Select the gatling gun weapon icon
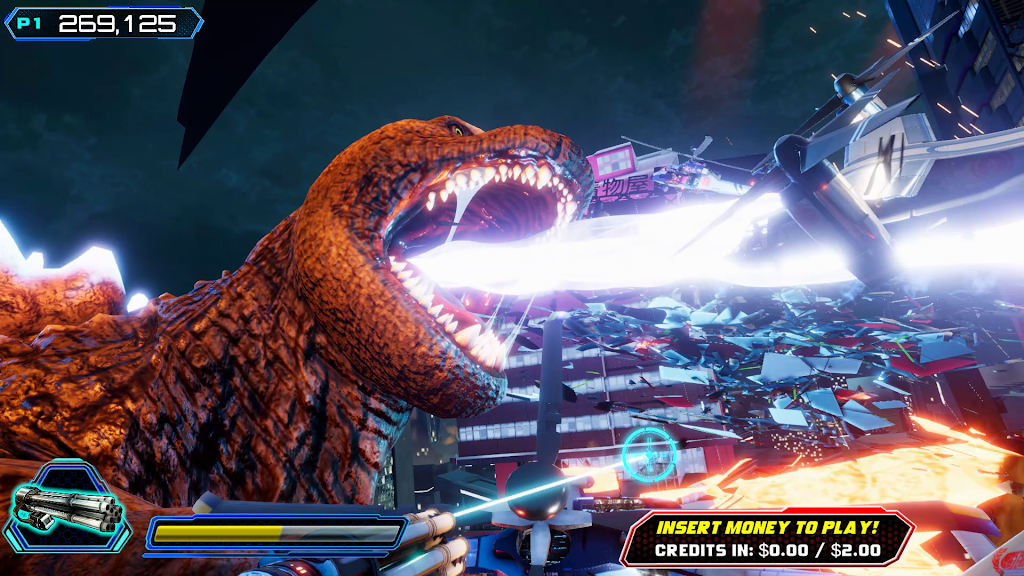This screenshot has width=1024, height=576. [69, 509]
